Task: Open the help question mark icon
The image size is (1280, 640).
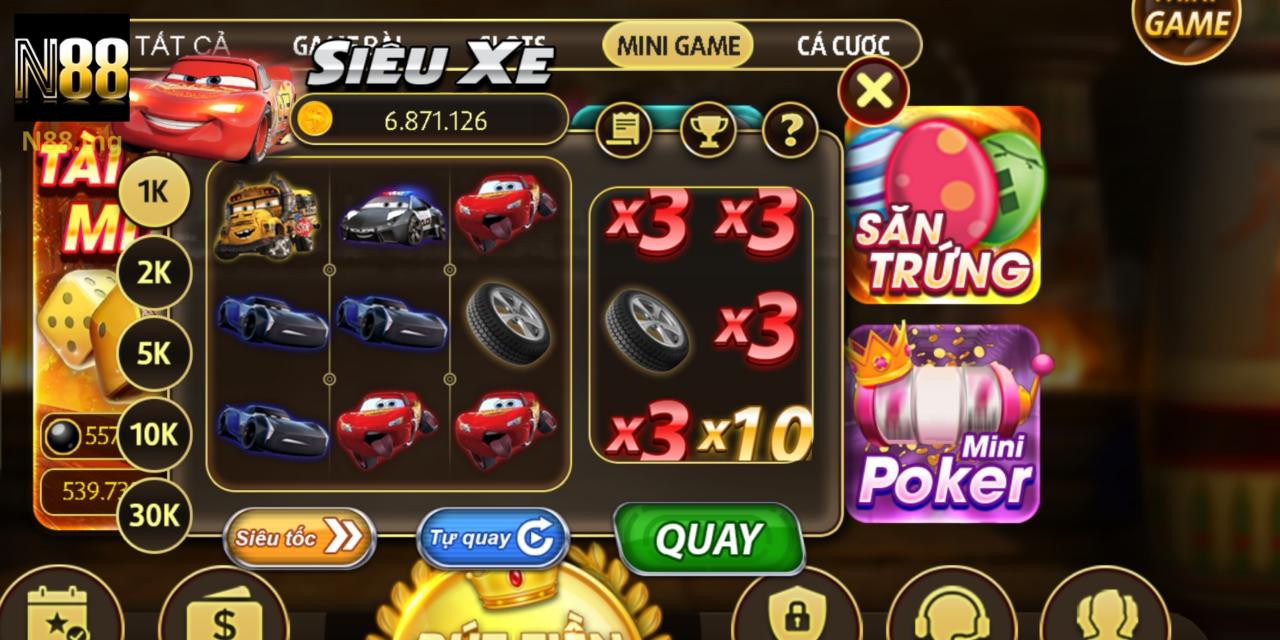Action: point(790,130)
